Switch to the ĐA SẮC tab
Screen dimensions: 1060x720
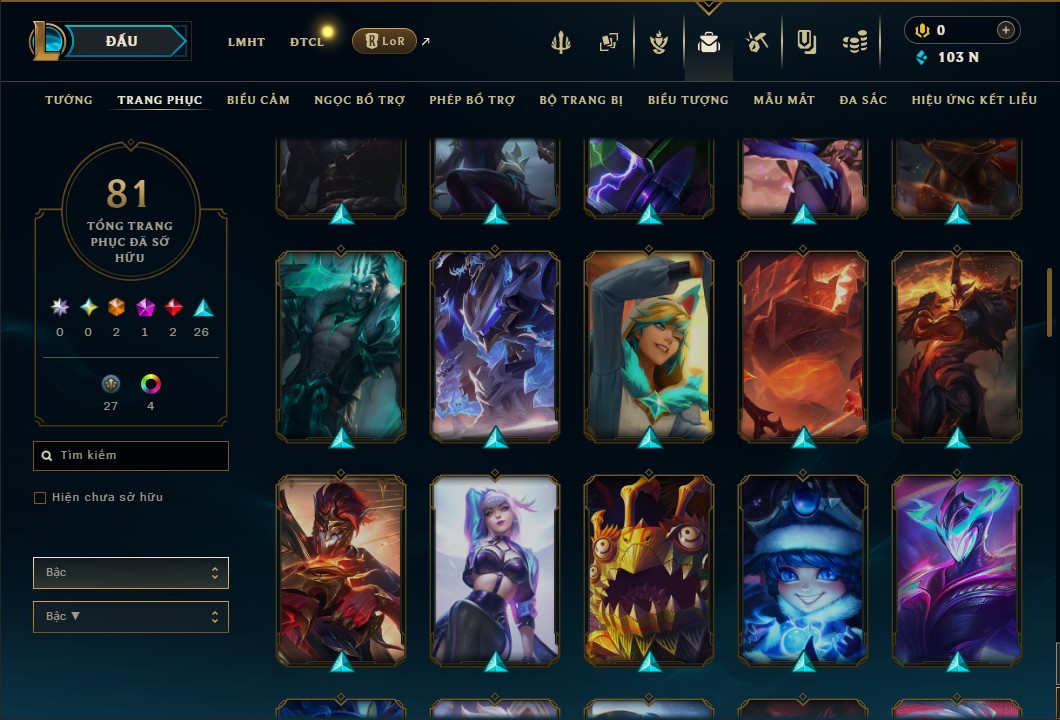(x=863, y=100)
